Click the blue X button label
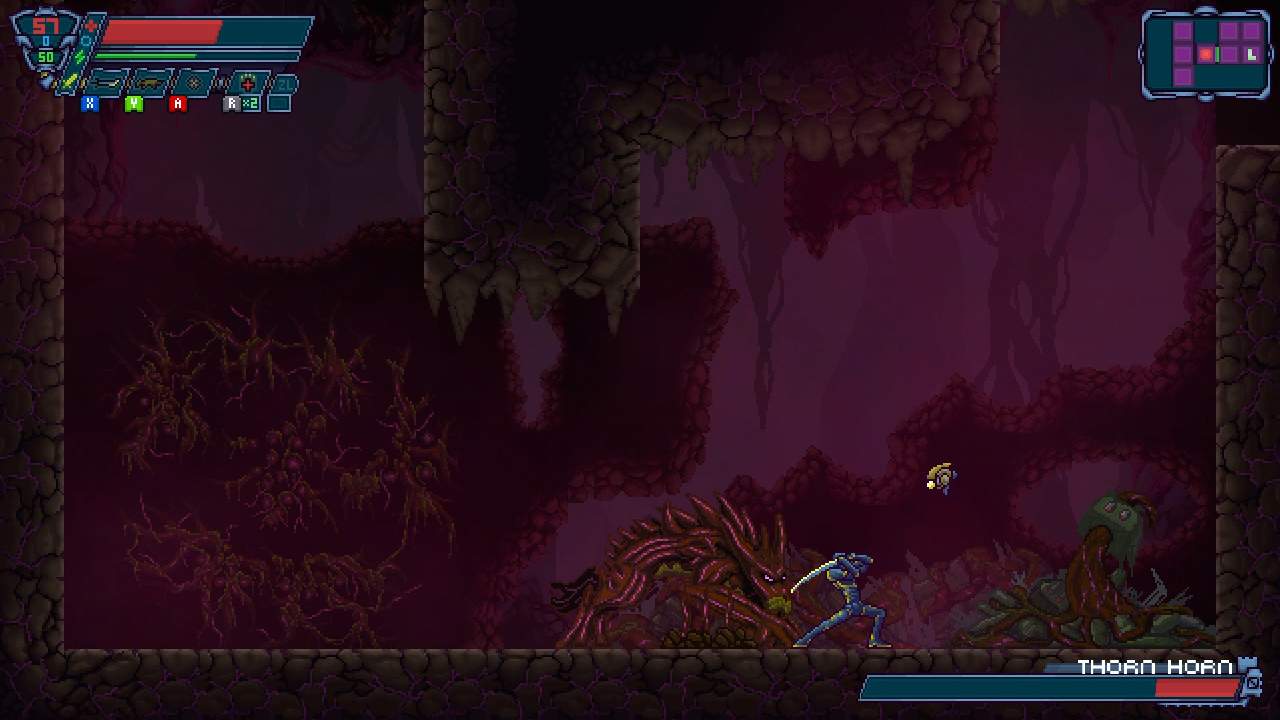The height and width of the screenshot is (720, 1280). pos(90,102)
